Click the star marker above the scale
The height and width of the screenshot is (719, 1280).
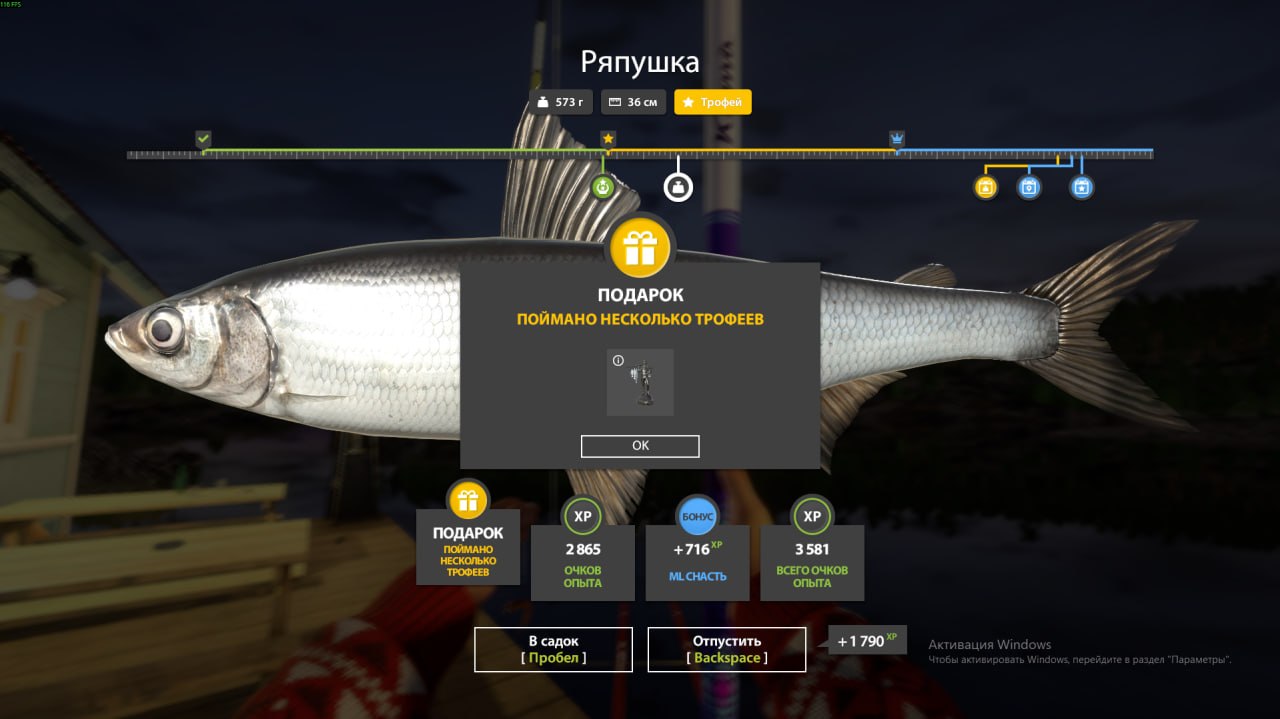pyautogui.click(x=607, y=138)
